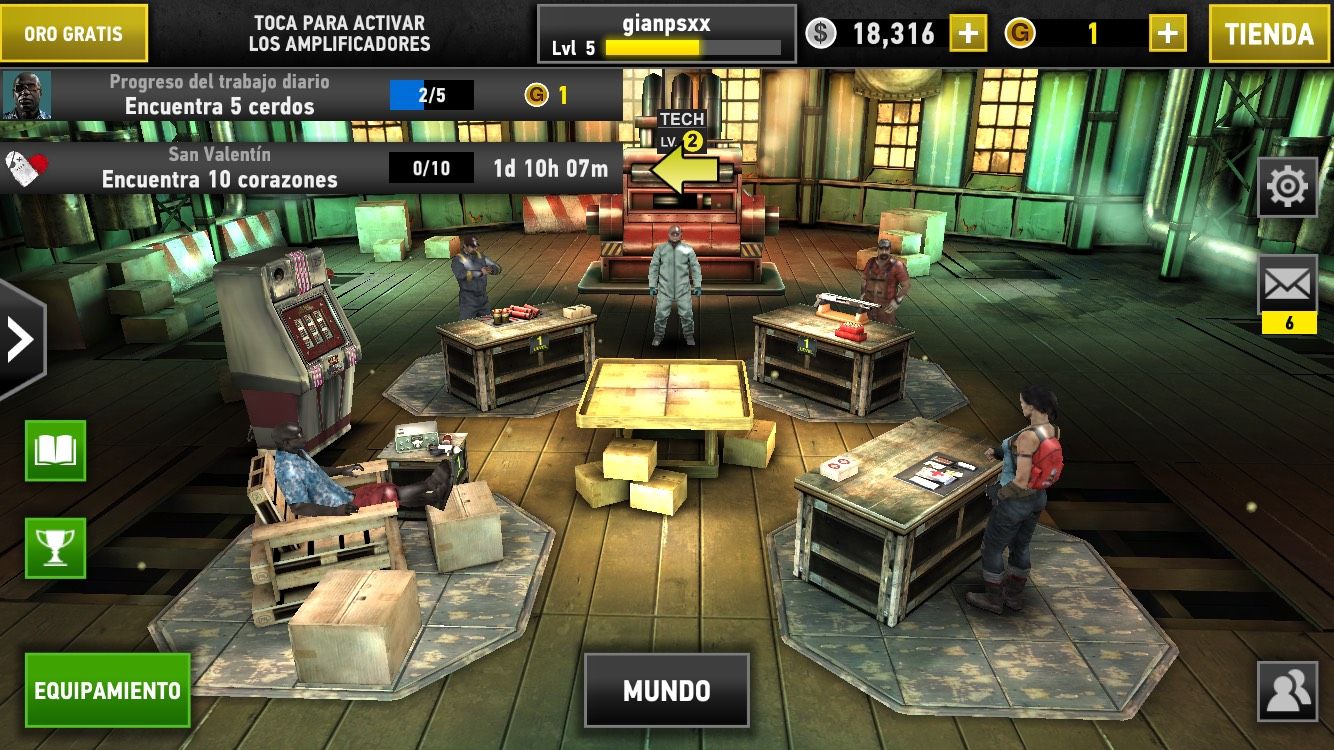Open the gear settings menu
Viewport: 1334px width, 750px height.
(x=1286, y=187)
